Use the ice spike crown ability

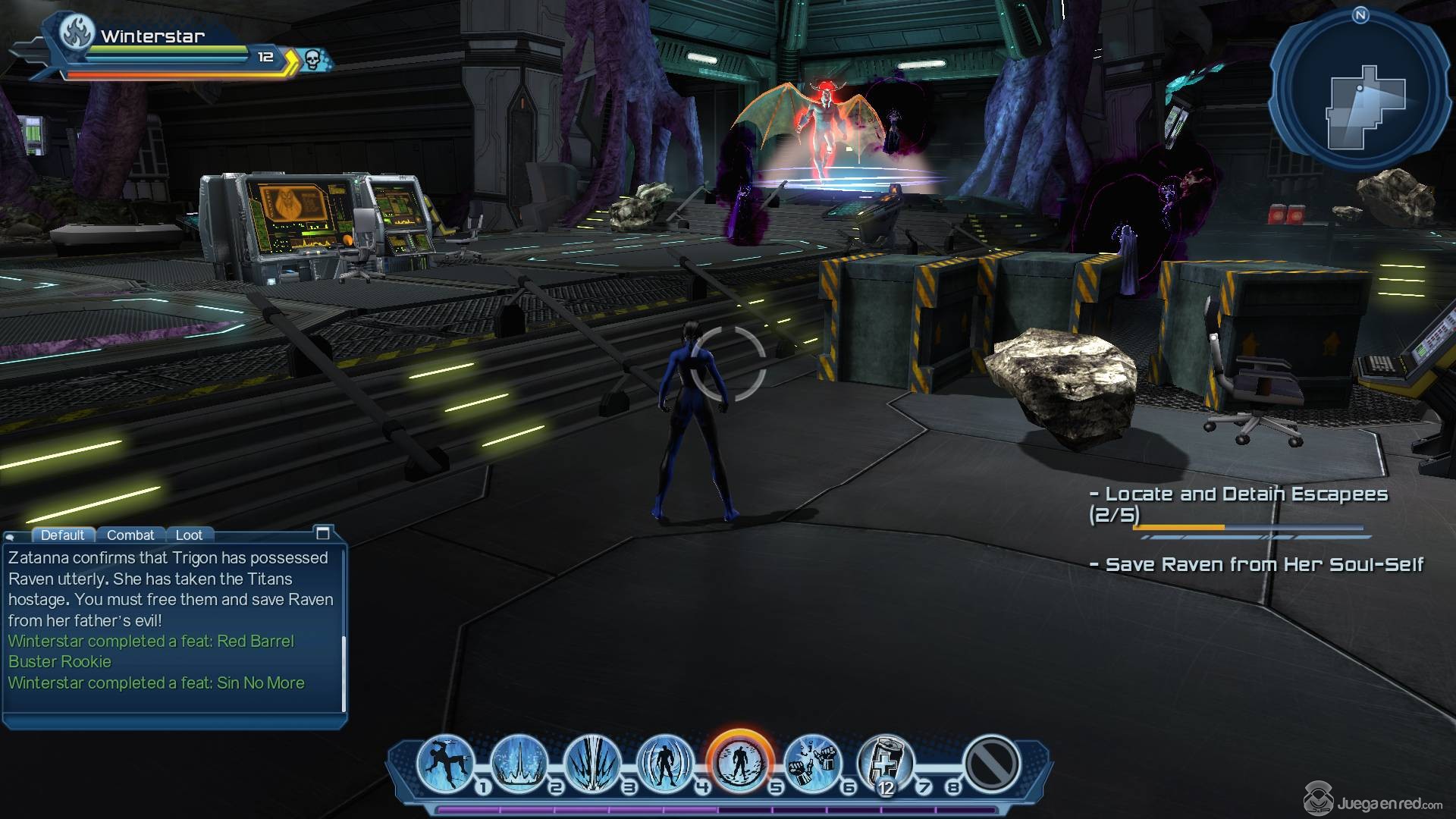[x=519, y=763]
